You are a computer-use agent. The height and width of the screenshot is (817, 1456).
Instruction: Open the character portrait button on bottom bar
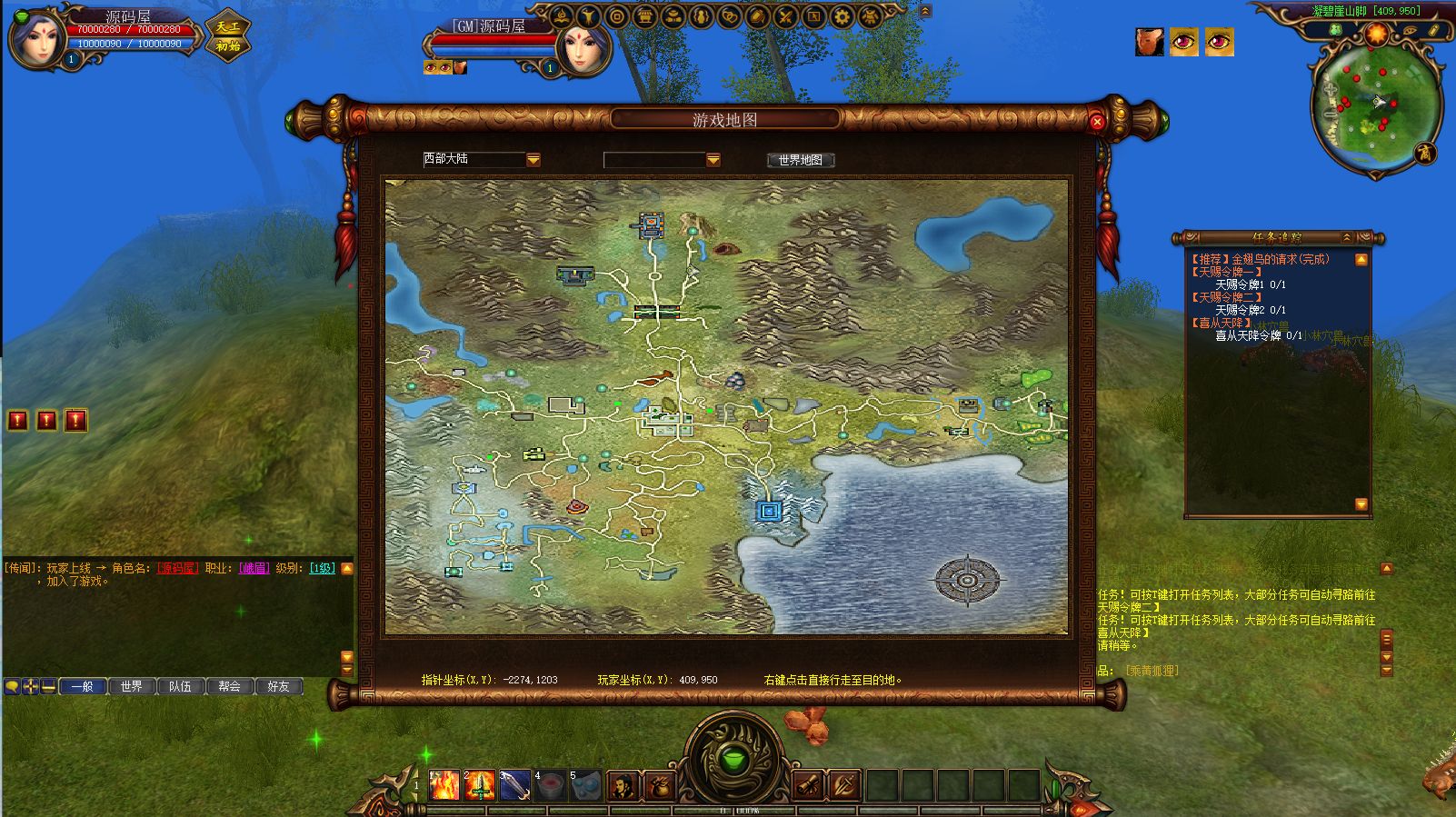[623, 785]
